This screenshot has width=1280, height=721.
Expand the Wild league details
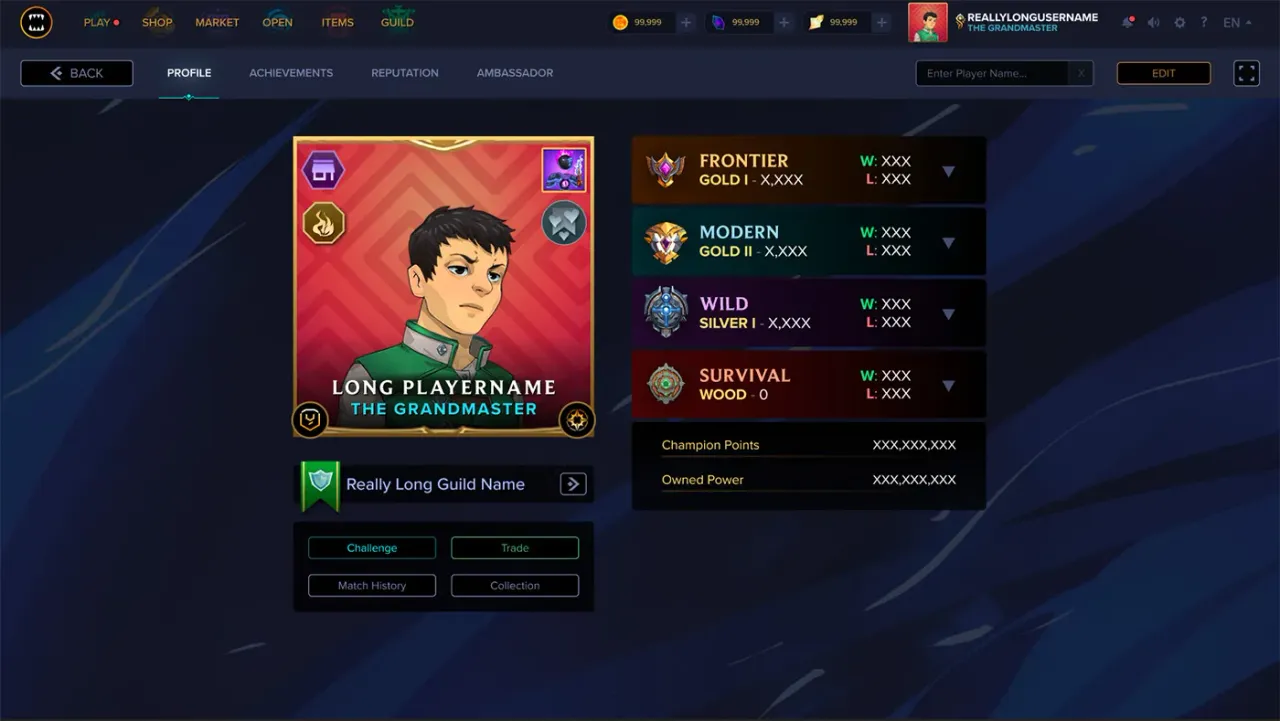tap(948, 314)
